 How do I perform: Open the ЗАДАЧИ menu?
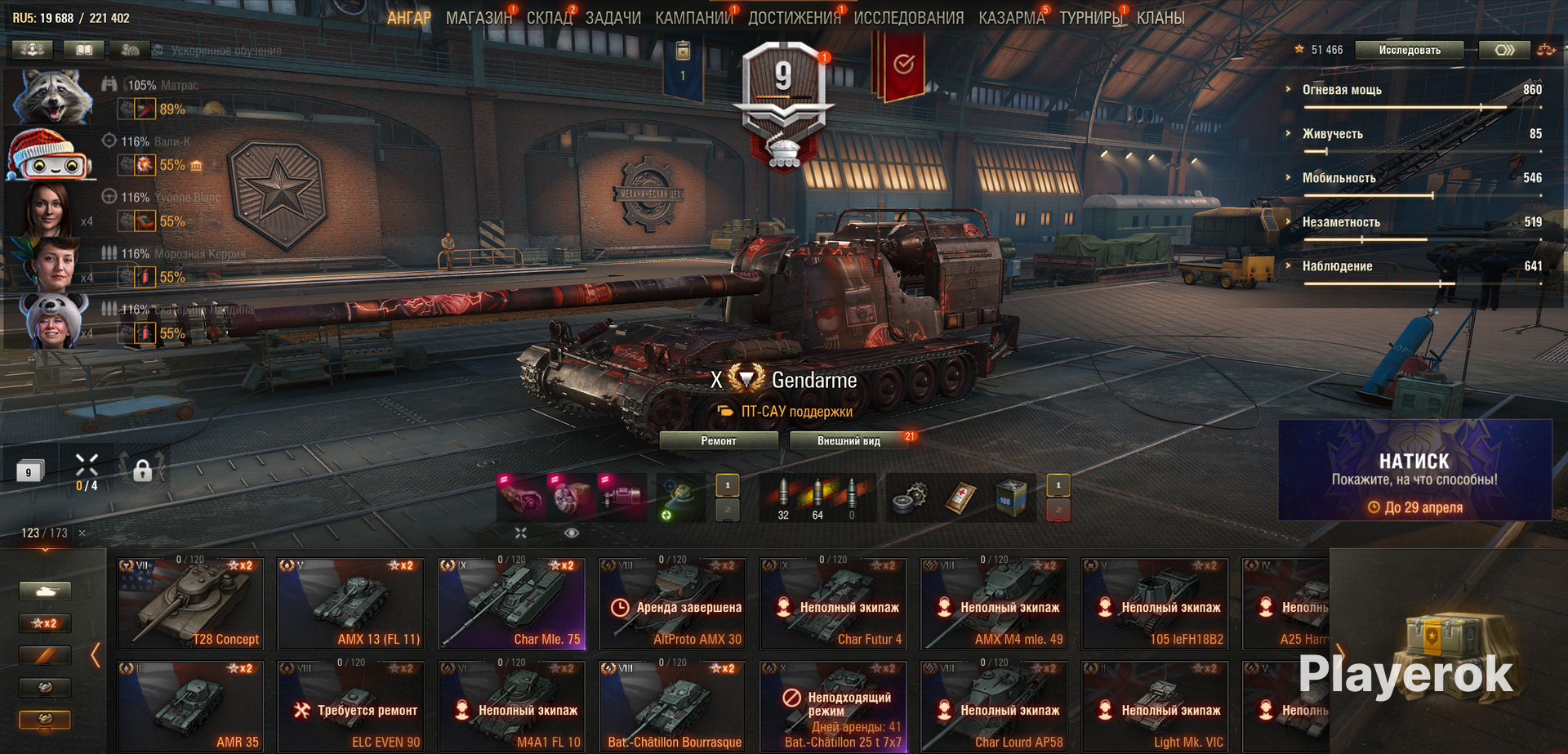tap(612, 18)
